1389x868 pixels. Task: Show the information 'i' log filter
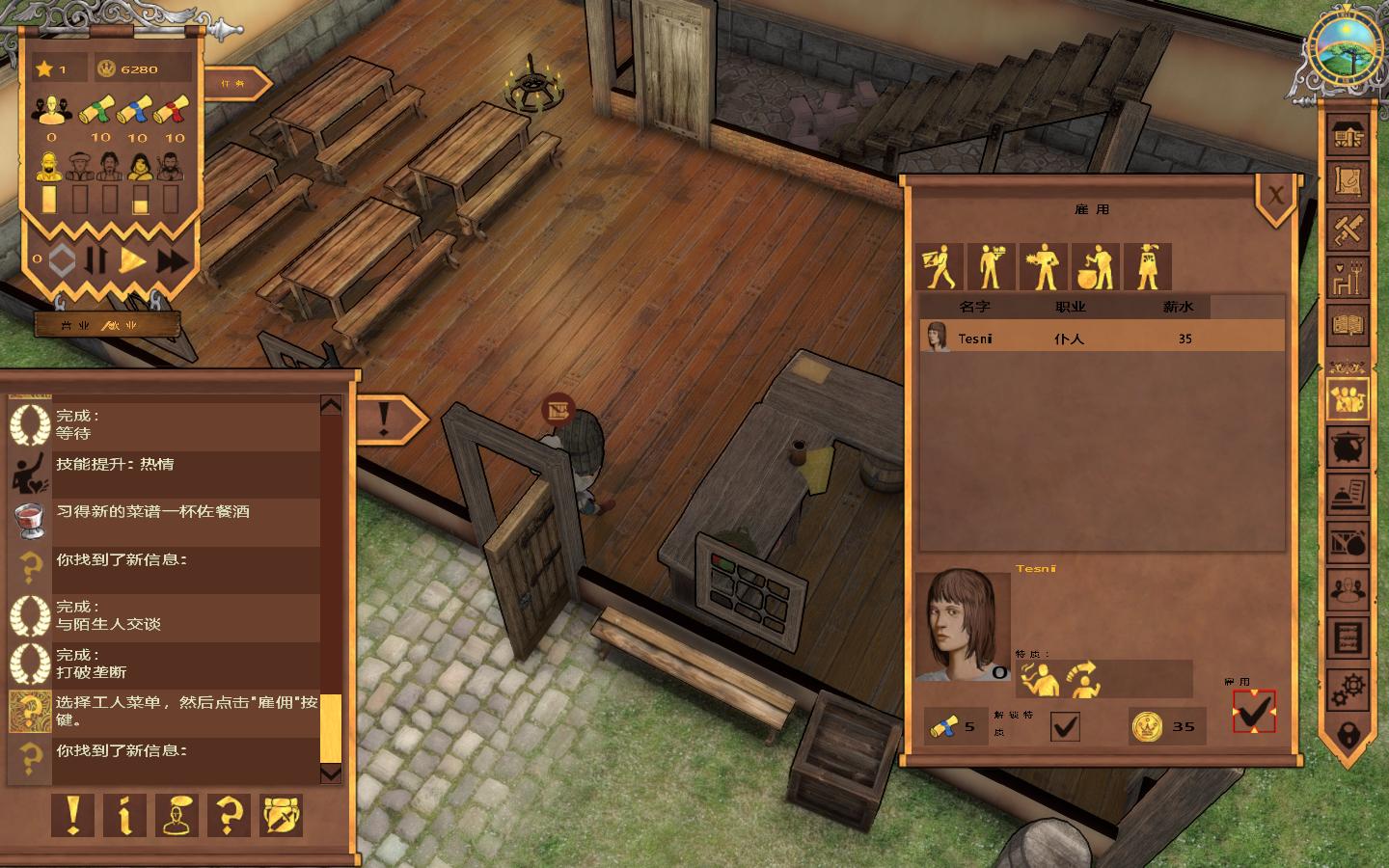[x=124, y=816]
